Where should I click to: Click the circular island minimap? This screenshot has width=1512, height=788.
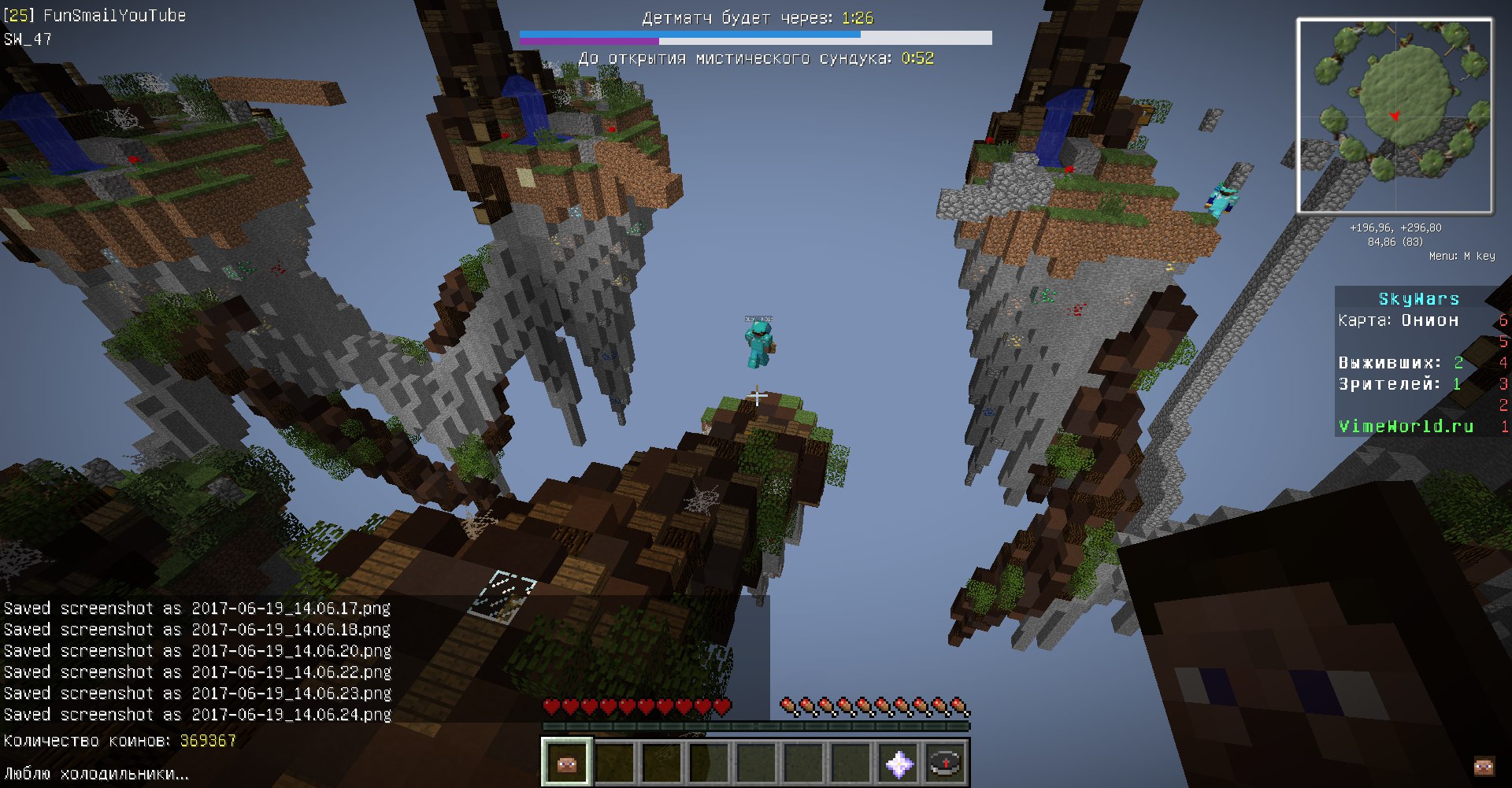(x=1395, y=116)
